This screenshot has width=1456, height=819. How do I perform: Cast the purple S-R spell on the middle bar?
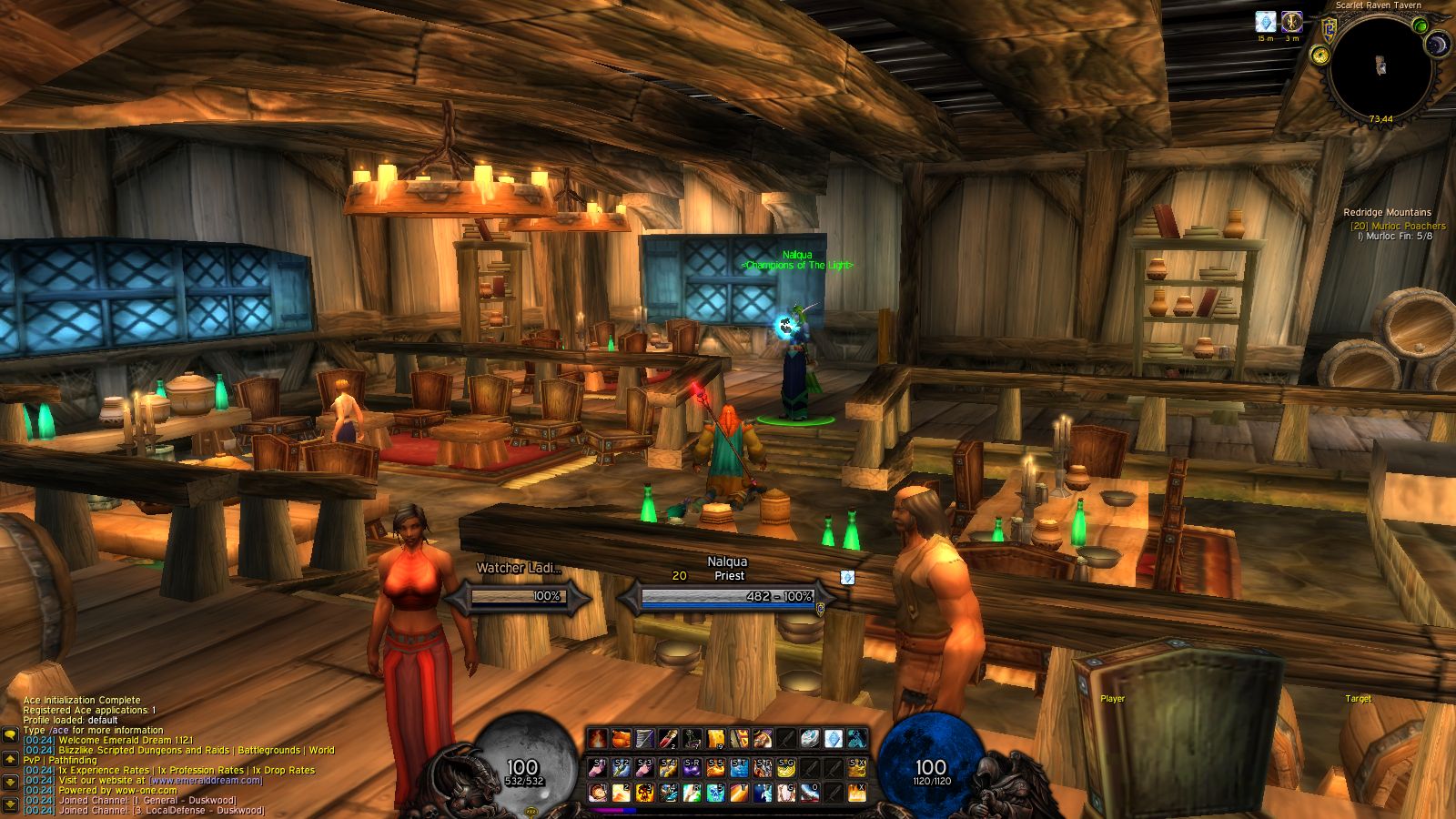(x=692, y=767)
